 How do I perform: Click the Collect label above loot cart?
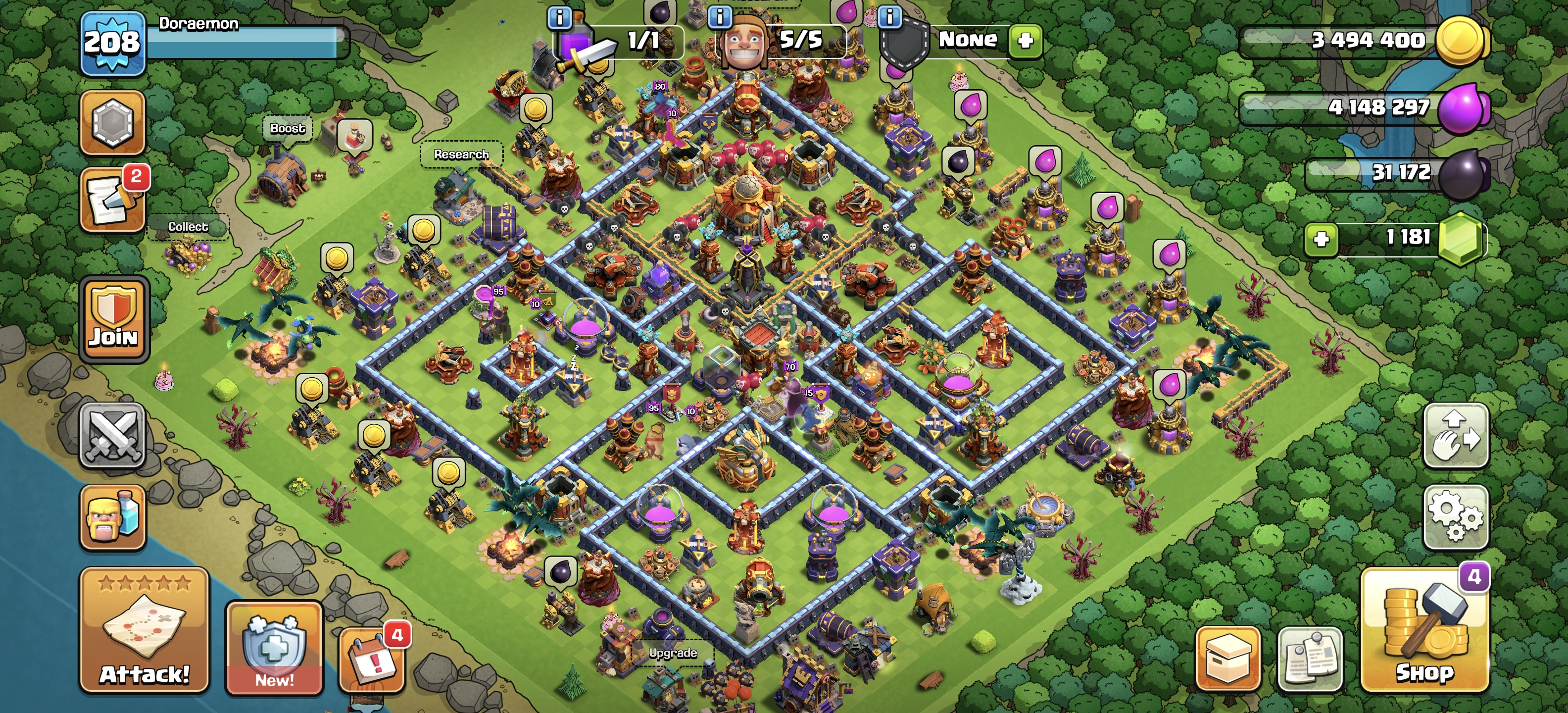(x=188, y=226)
